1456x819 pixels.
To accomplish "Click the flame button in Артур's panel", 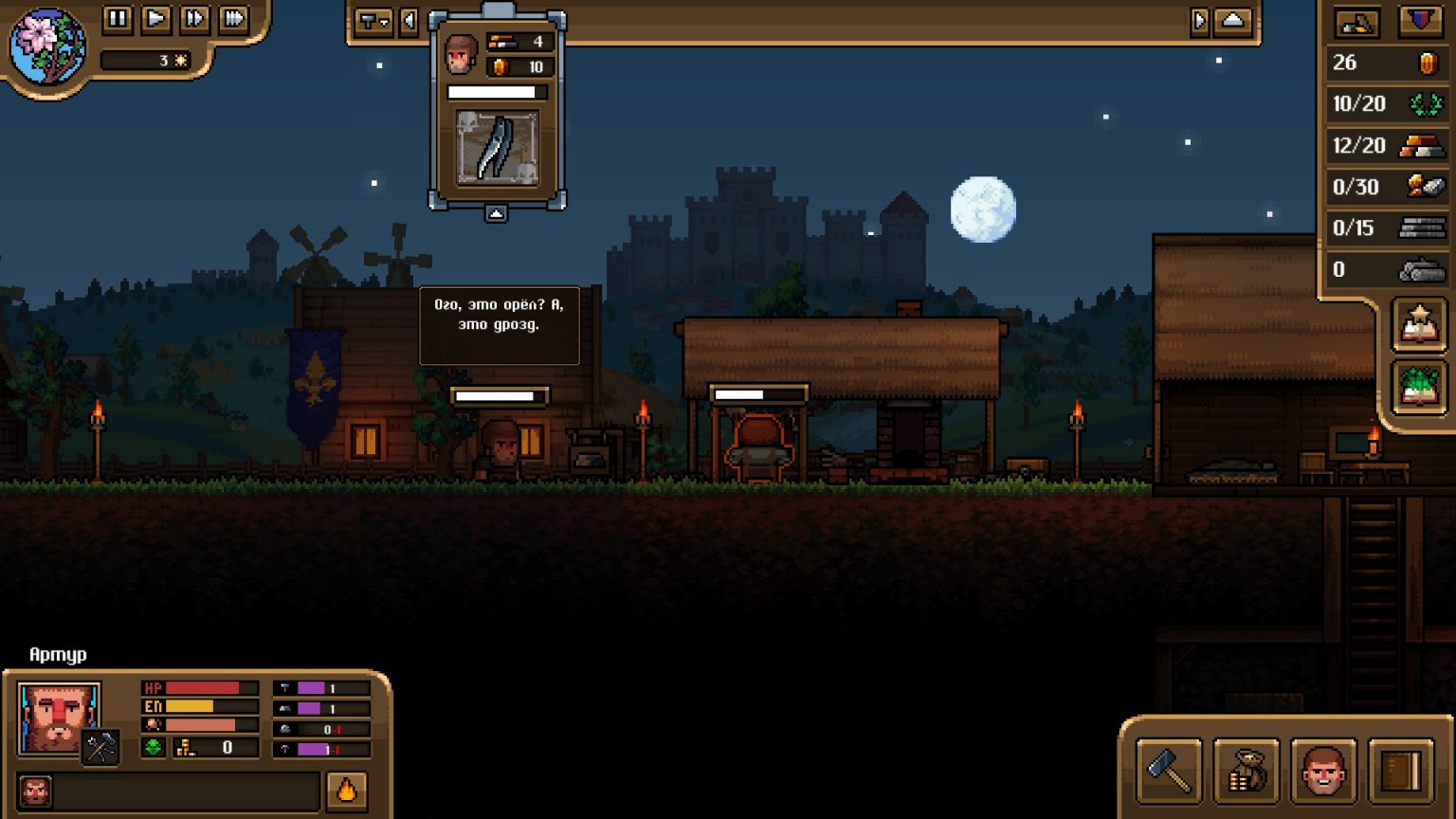I will (347, 791).
